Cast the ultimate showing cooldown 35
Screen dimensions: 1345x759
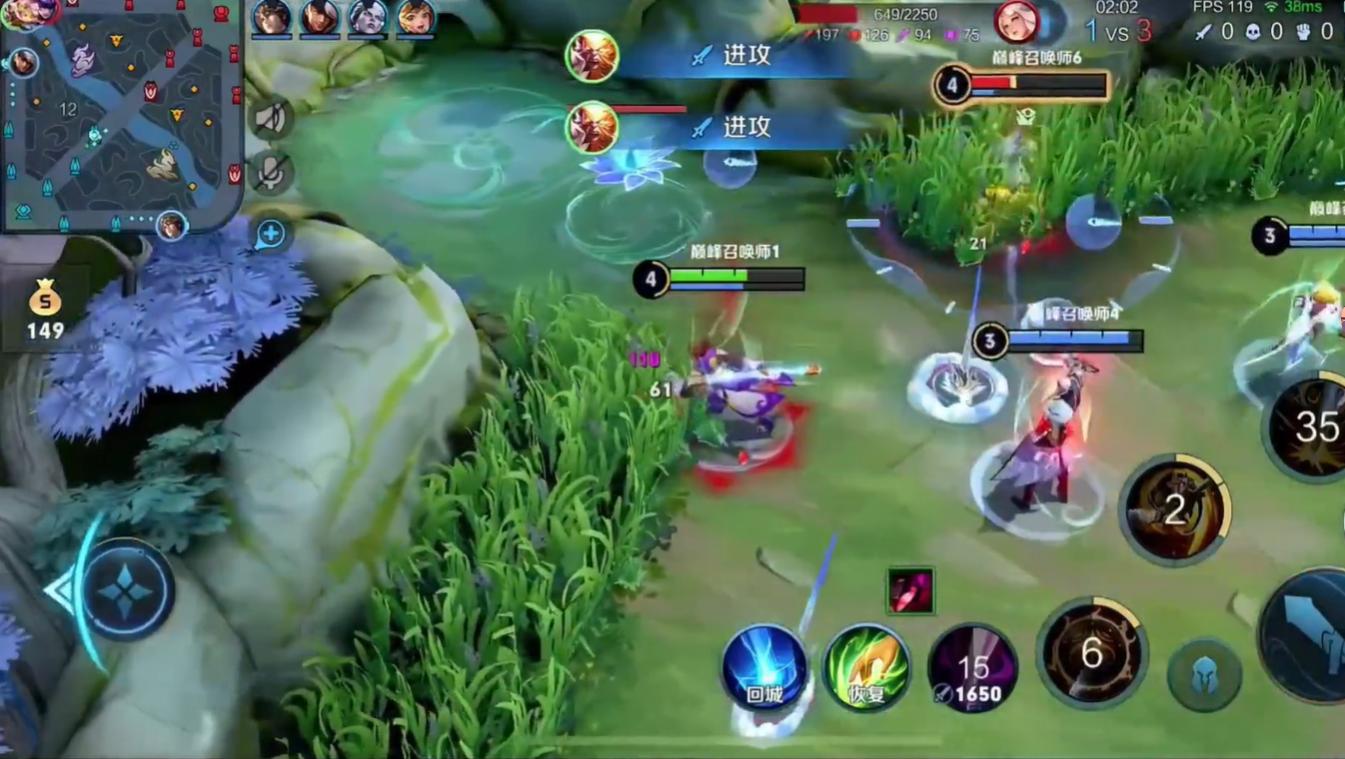click(x=1312, y=428)
